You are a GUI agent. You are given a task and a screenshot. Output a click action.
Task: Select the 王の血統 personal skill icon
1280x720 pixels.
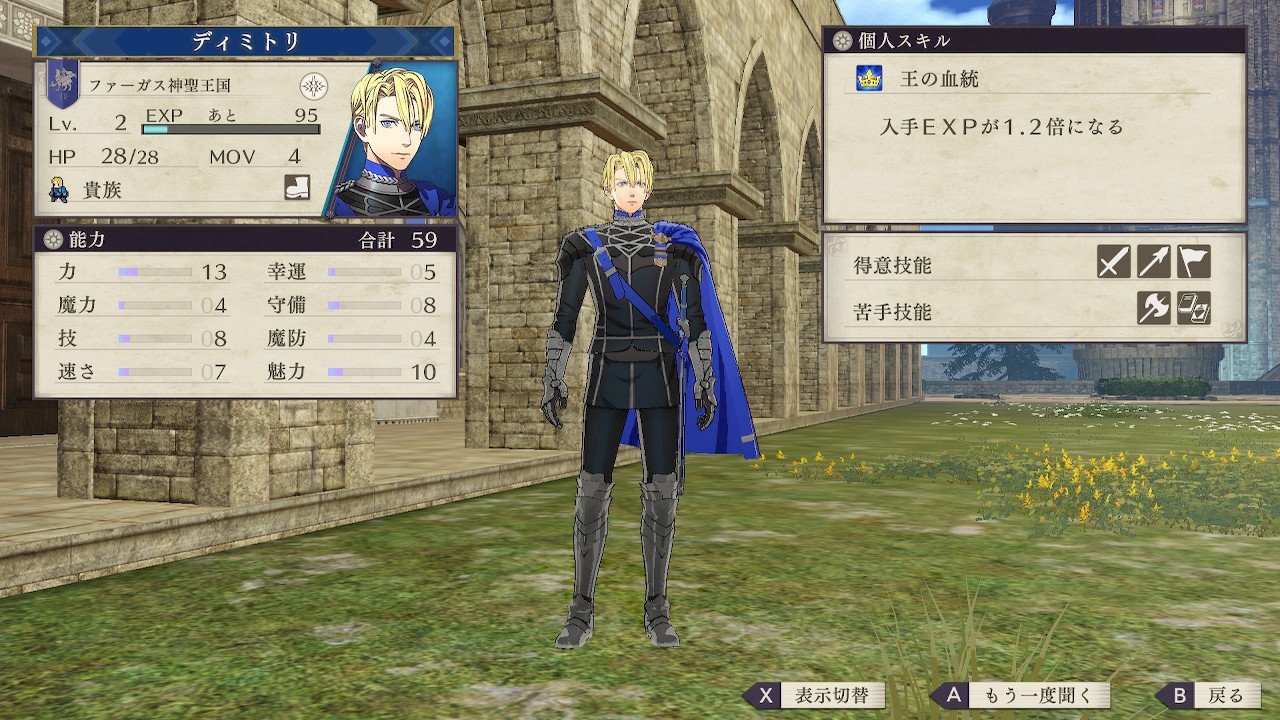867,79
